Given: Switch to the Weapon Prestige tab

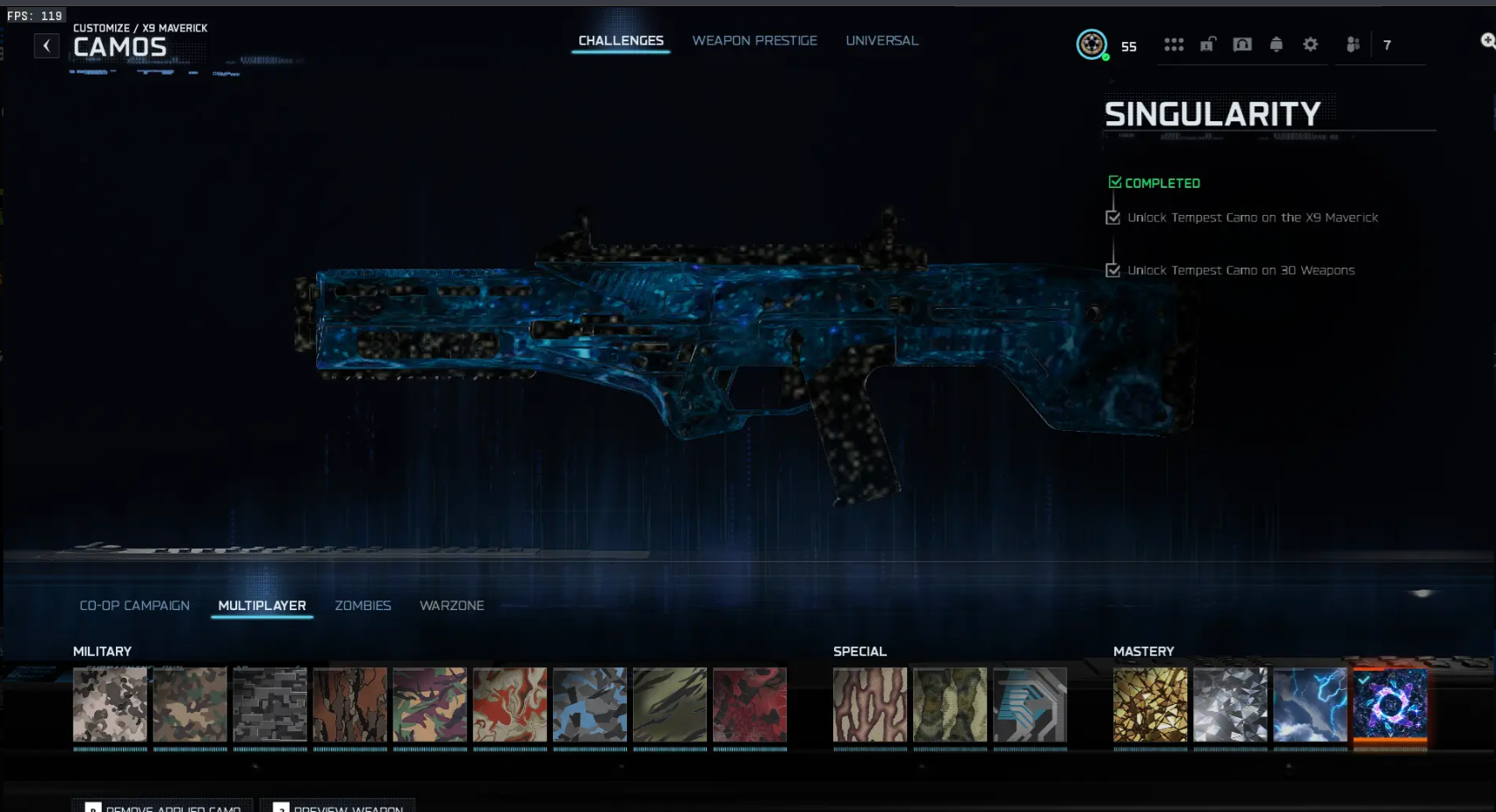Looking at the screenshot, I should 755,40.
